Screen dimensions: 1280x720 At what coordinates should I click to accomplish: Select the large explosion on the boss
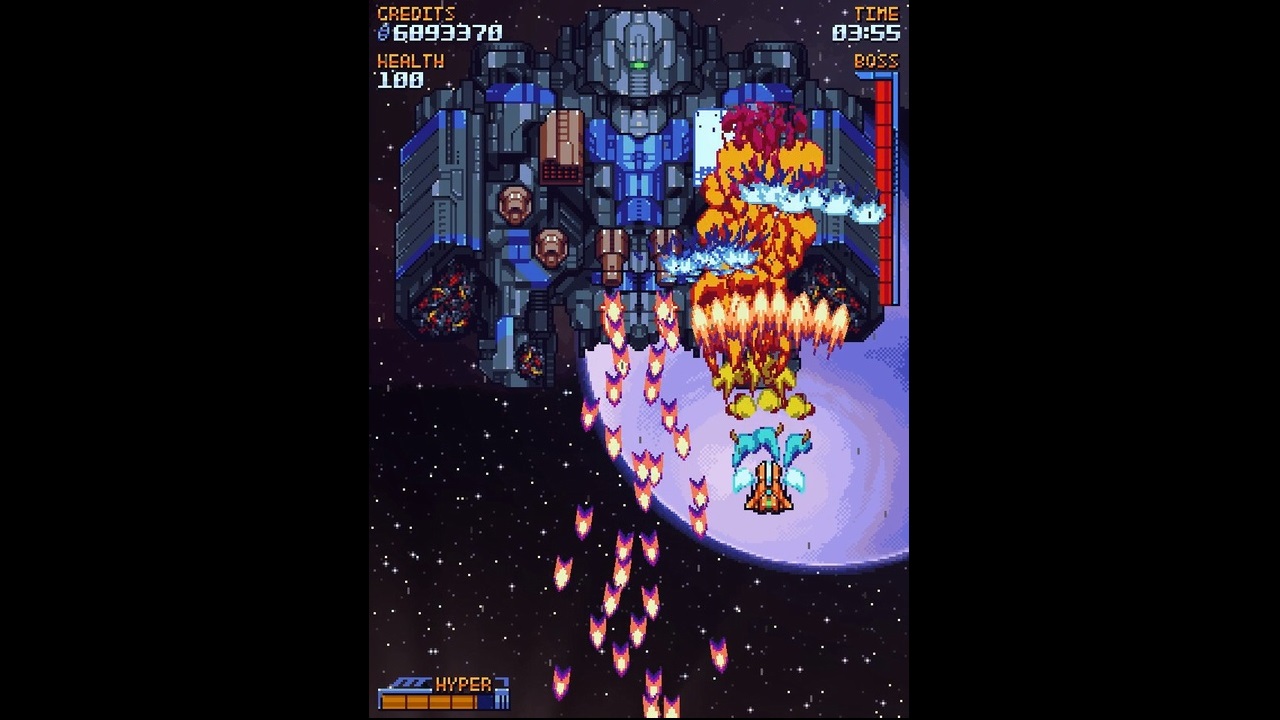pyautogui.click(x=762, y=240)
